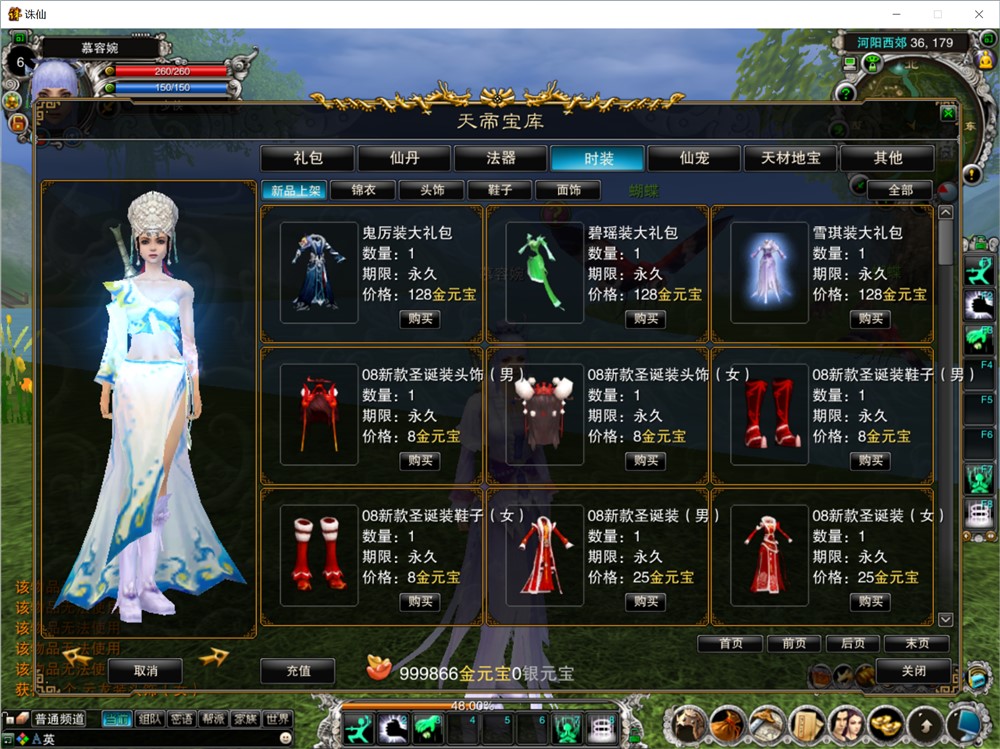Go to the 后页 next page
The width and height of the screenshot is (1000, 749).
853,644
